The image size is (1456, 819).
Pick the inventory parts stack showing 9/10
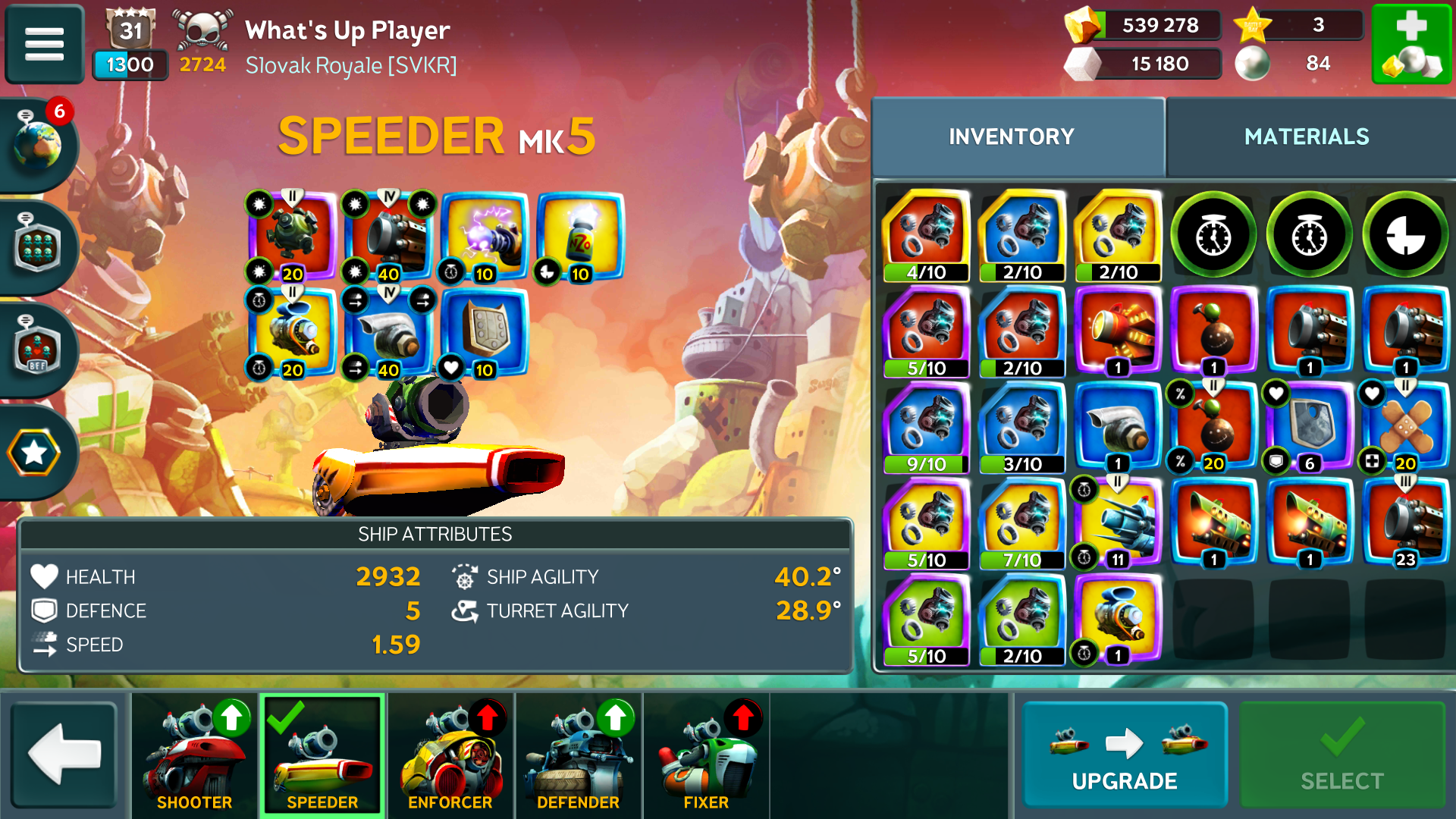pyautogui.click(x=926, y=428)
